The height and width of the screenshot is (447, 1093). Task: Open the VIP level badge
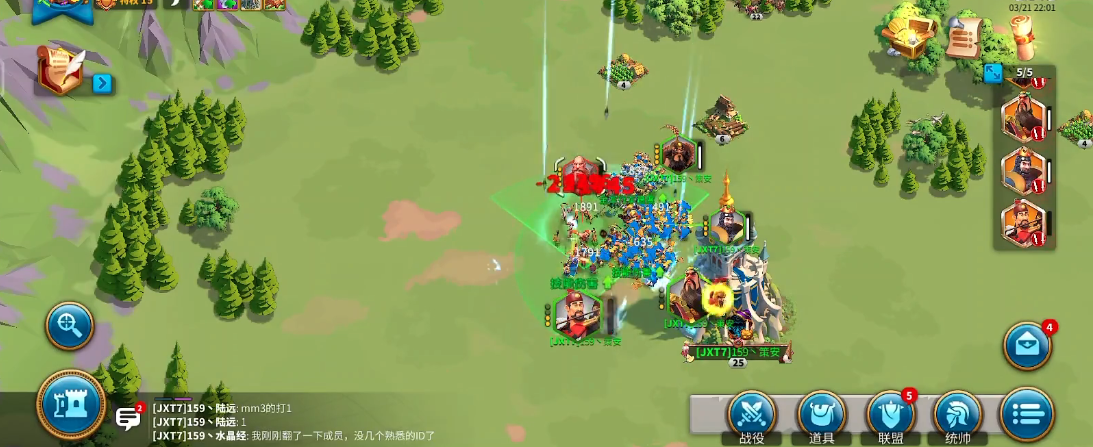pyautogui.click(x=126, y=4)
